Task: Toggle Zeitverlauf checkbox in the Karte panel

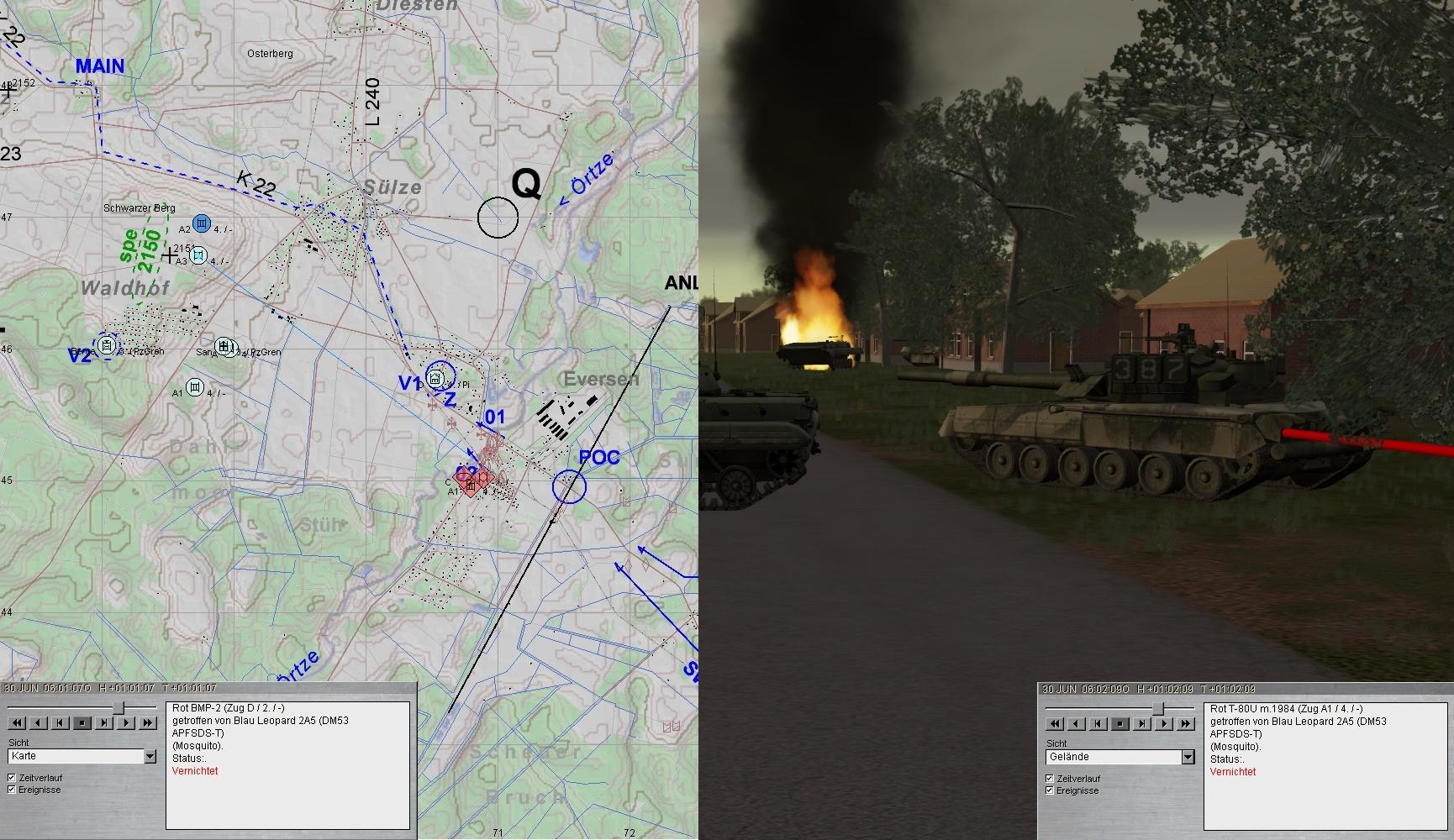Action: click(x=12, y=778)
